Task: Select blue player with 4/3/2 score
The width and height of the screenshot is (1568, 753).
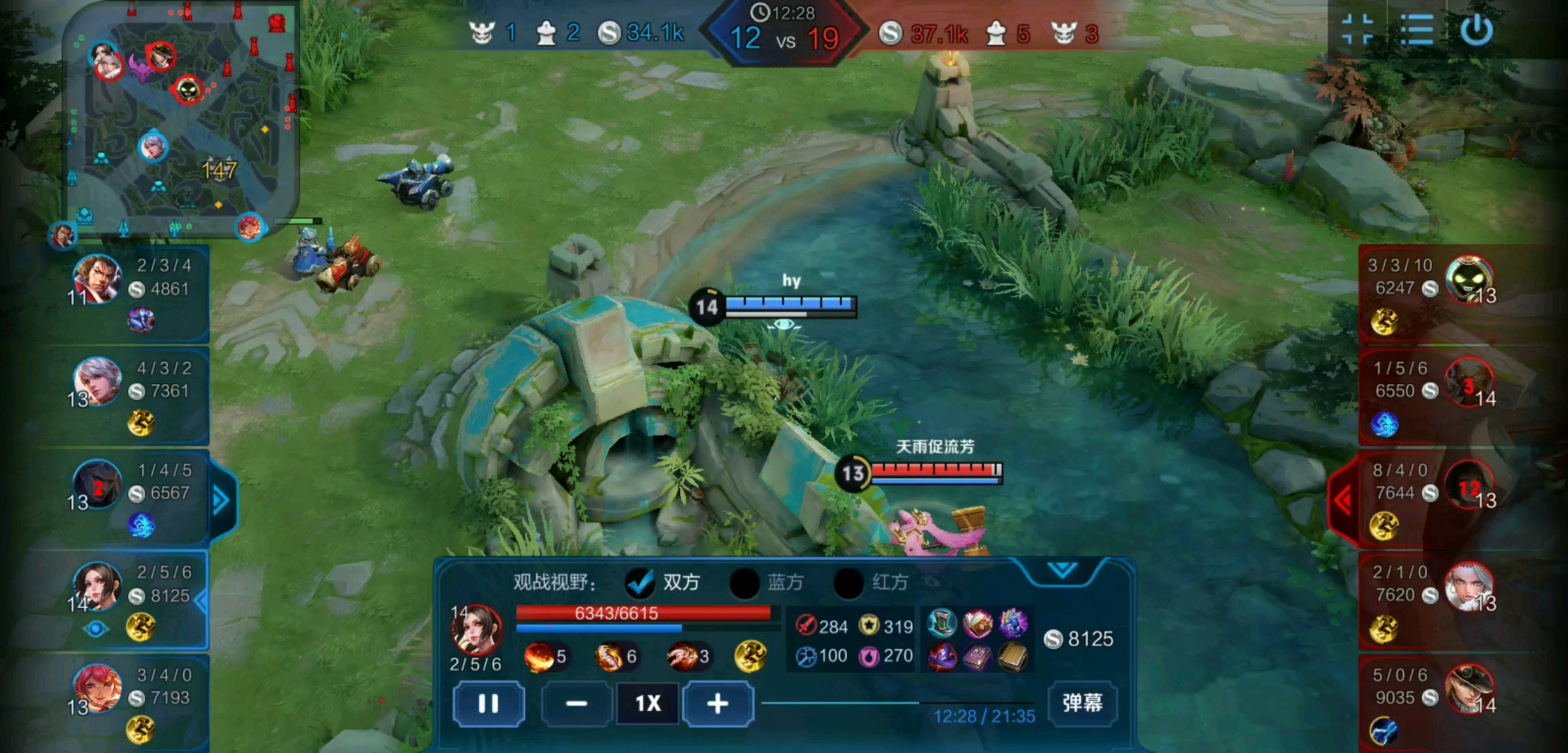Action: click(98, 381)
